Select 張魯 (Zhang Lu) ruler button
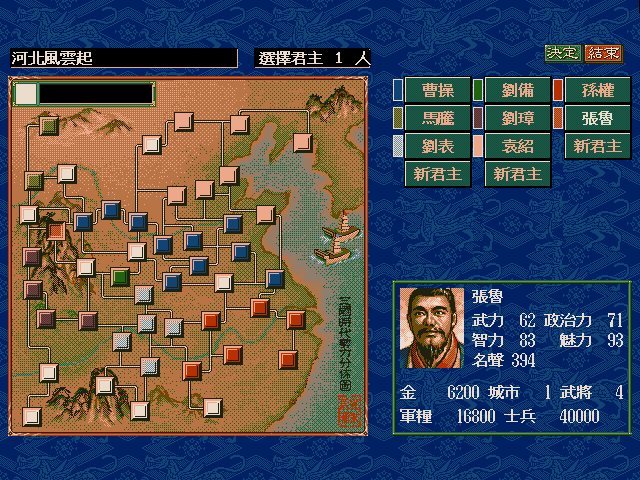 tap(598, 118)
